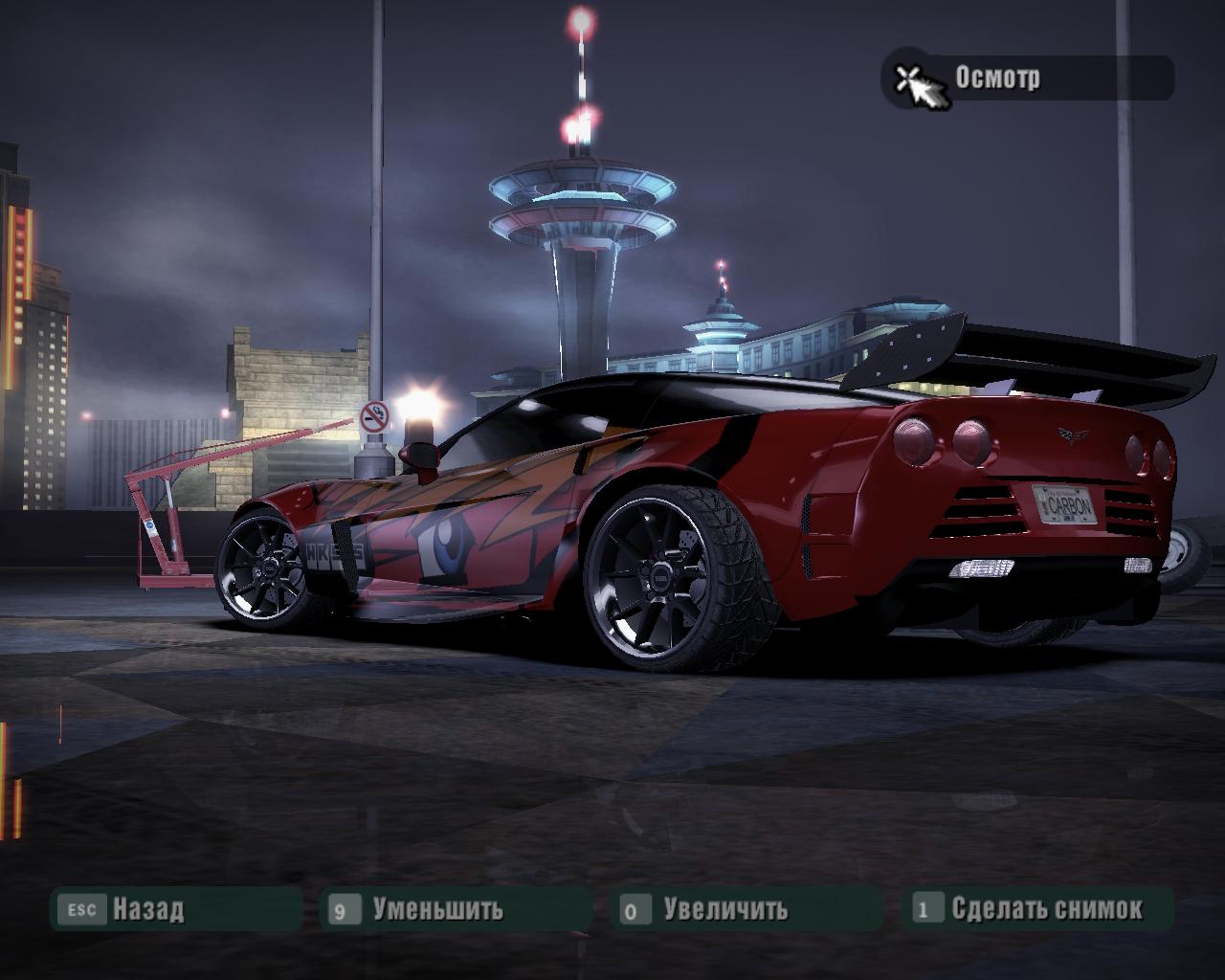Zoom in using the Увеличить button
Viewport: 1225px width, 980px height.
724,908
